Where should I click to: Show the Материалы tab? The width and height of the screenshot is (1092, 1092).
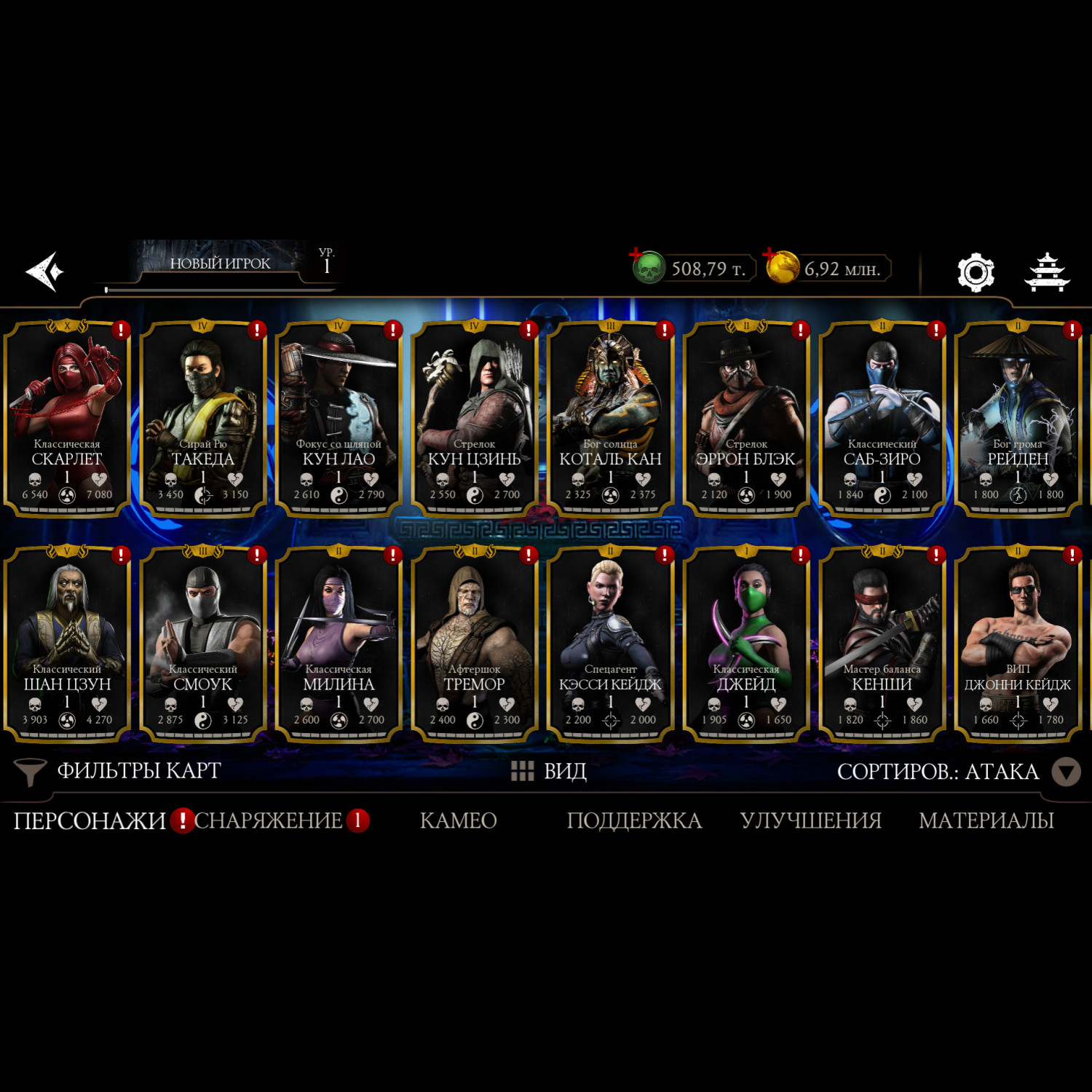(x=986, y=820)
